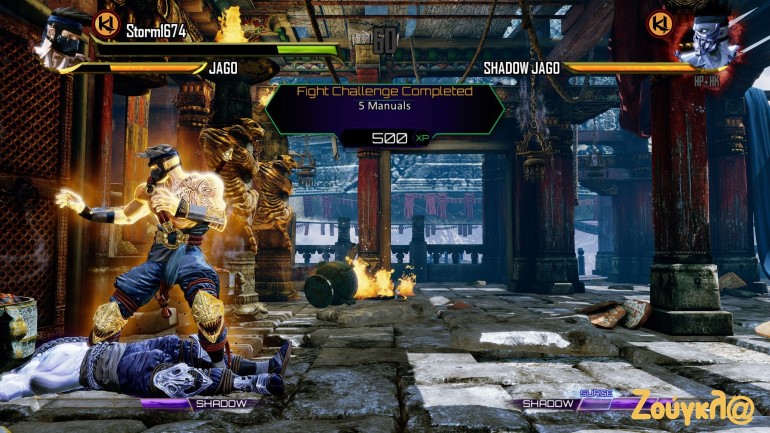Click Jago's masked portrait in the HUD
The width and height of the screenshot is (770, 433).
point(62,38)
